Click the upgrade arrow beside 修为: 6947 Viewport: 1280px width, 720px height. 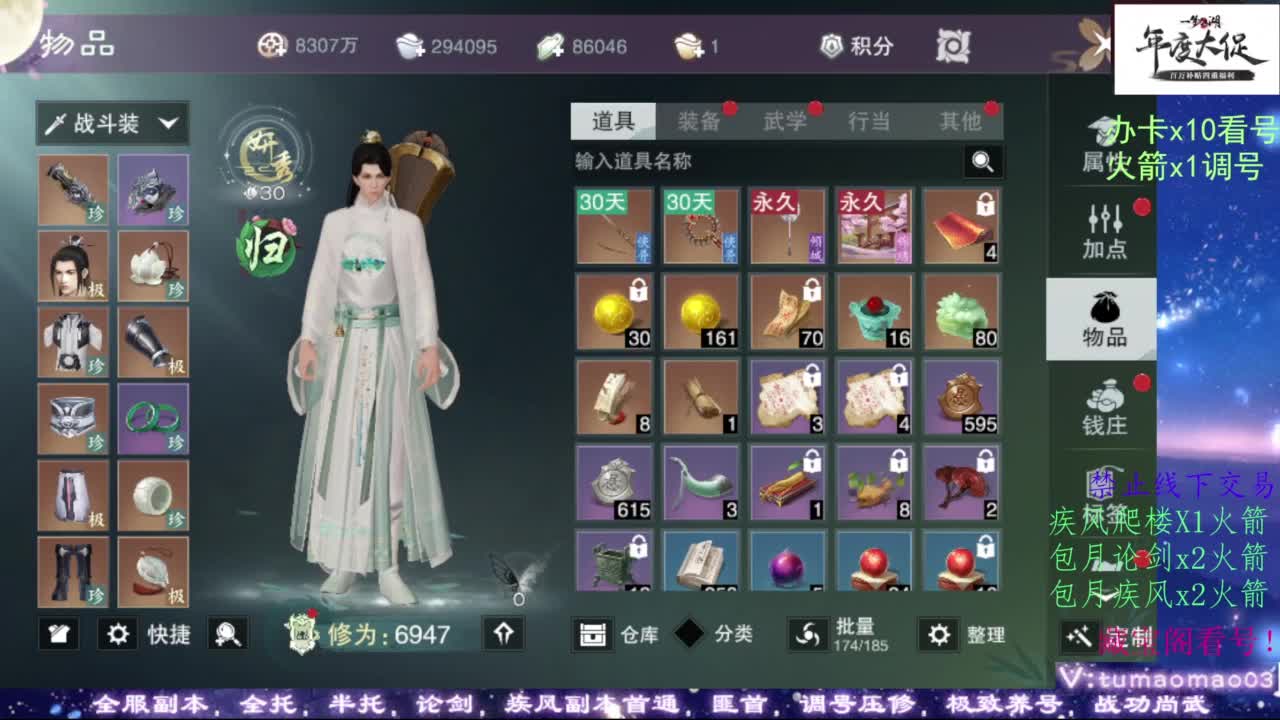503,634
